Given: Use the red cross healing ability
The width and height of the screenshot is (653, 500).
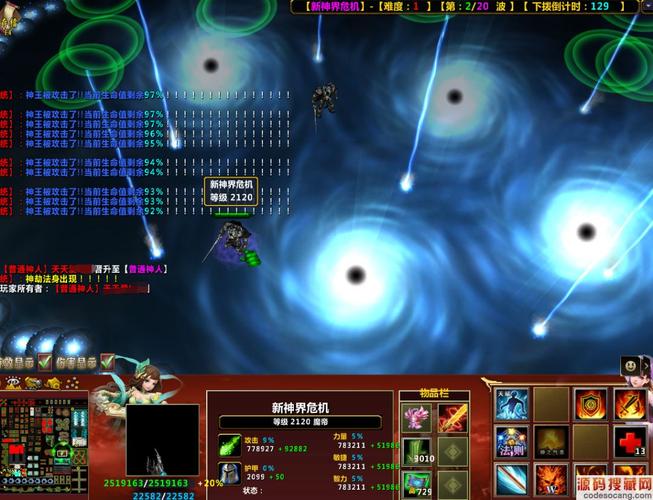Looking at the screenshot, I should pos(629,442).
